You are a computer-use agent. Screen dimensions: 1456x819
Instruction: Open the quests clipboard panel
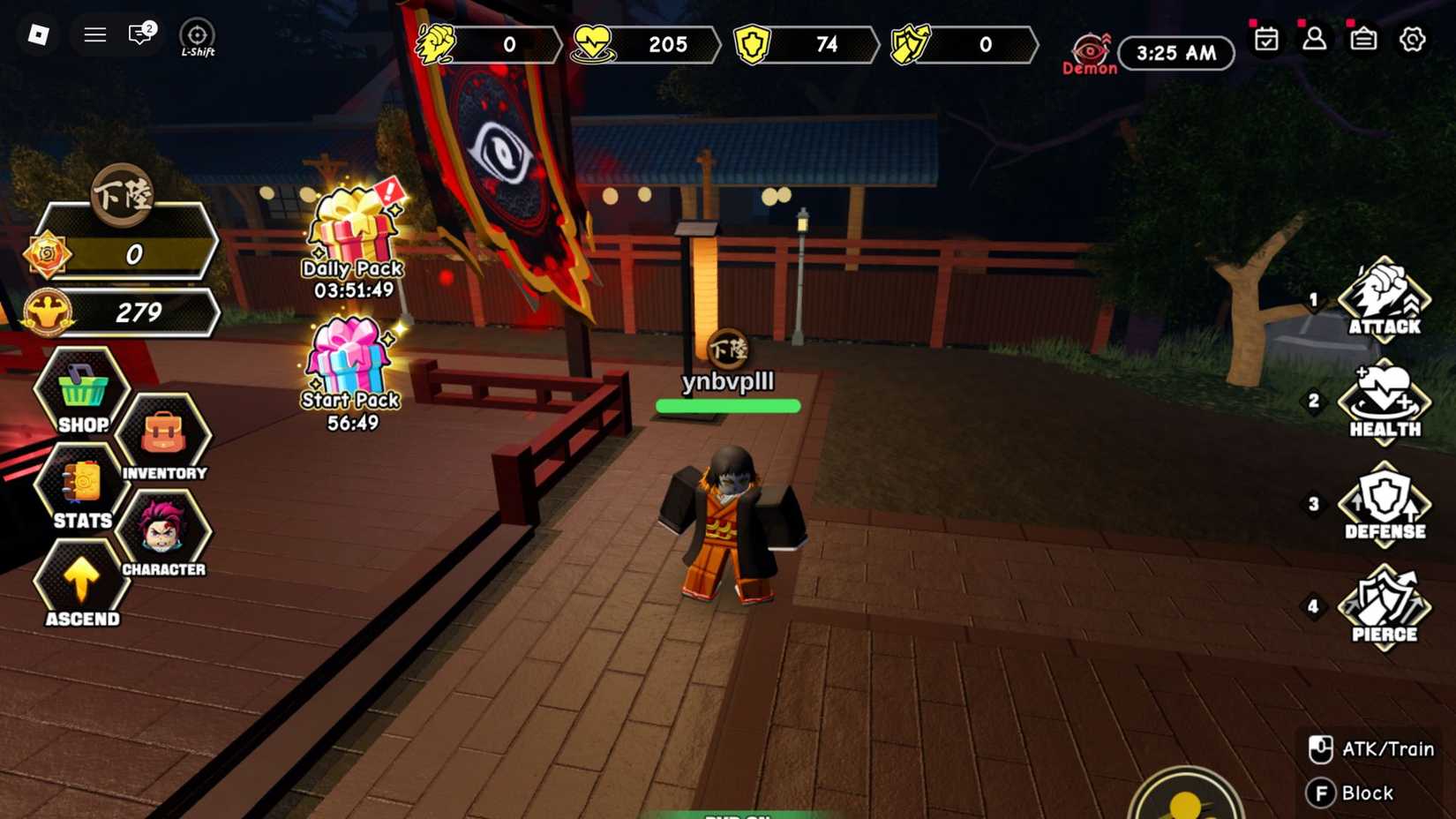[x=1363, y=40]
